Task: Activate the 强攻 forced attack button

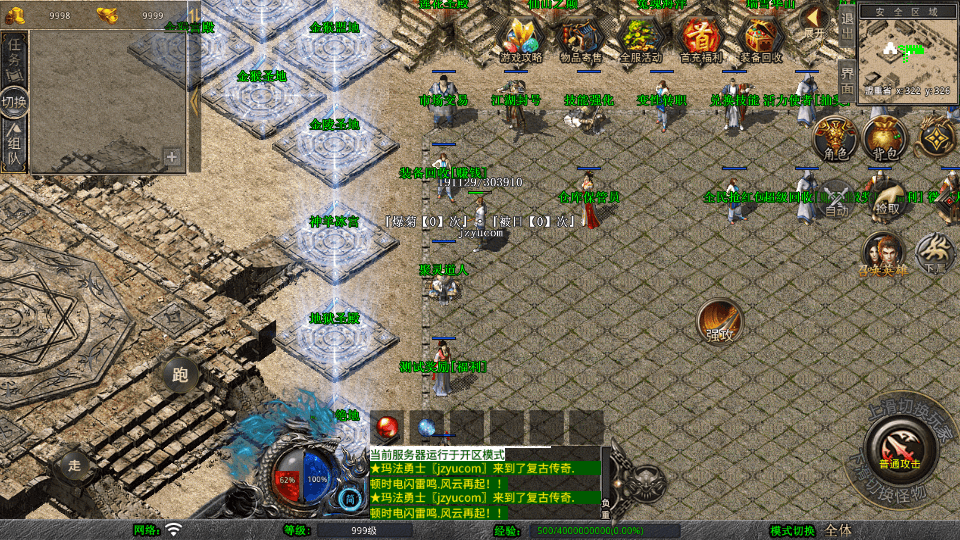Action: click(x=720, y=322)
